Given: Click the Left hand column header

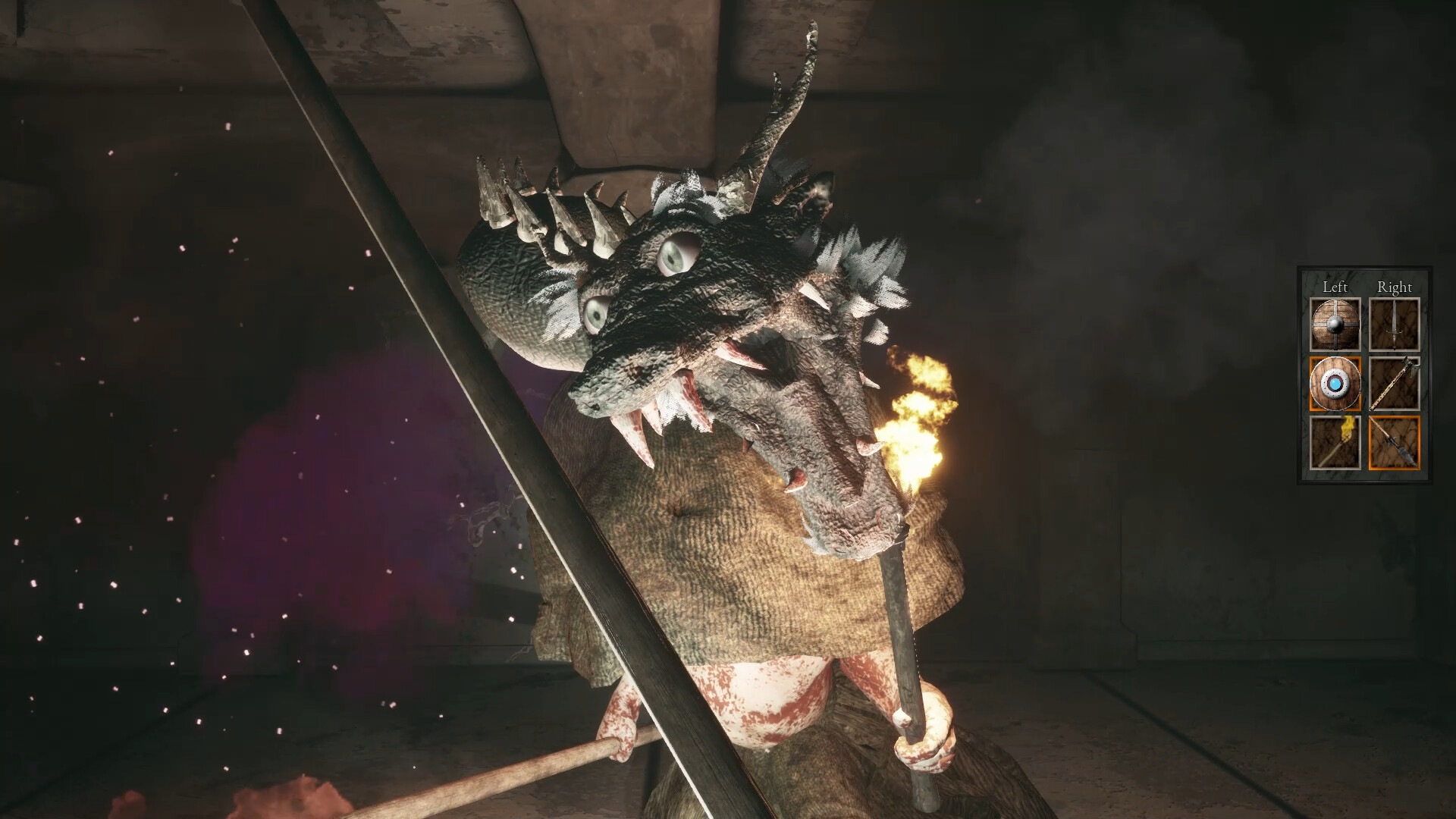Looking at the screenshot, I should click(1335, 287).
